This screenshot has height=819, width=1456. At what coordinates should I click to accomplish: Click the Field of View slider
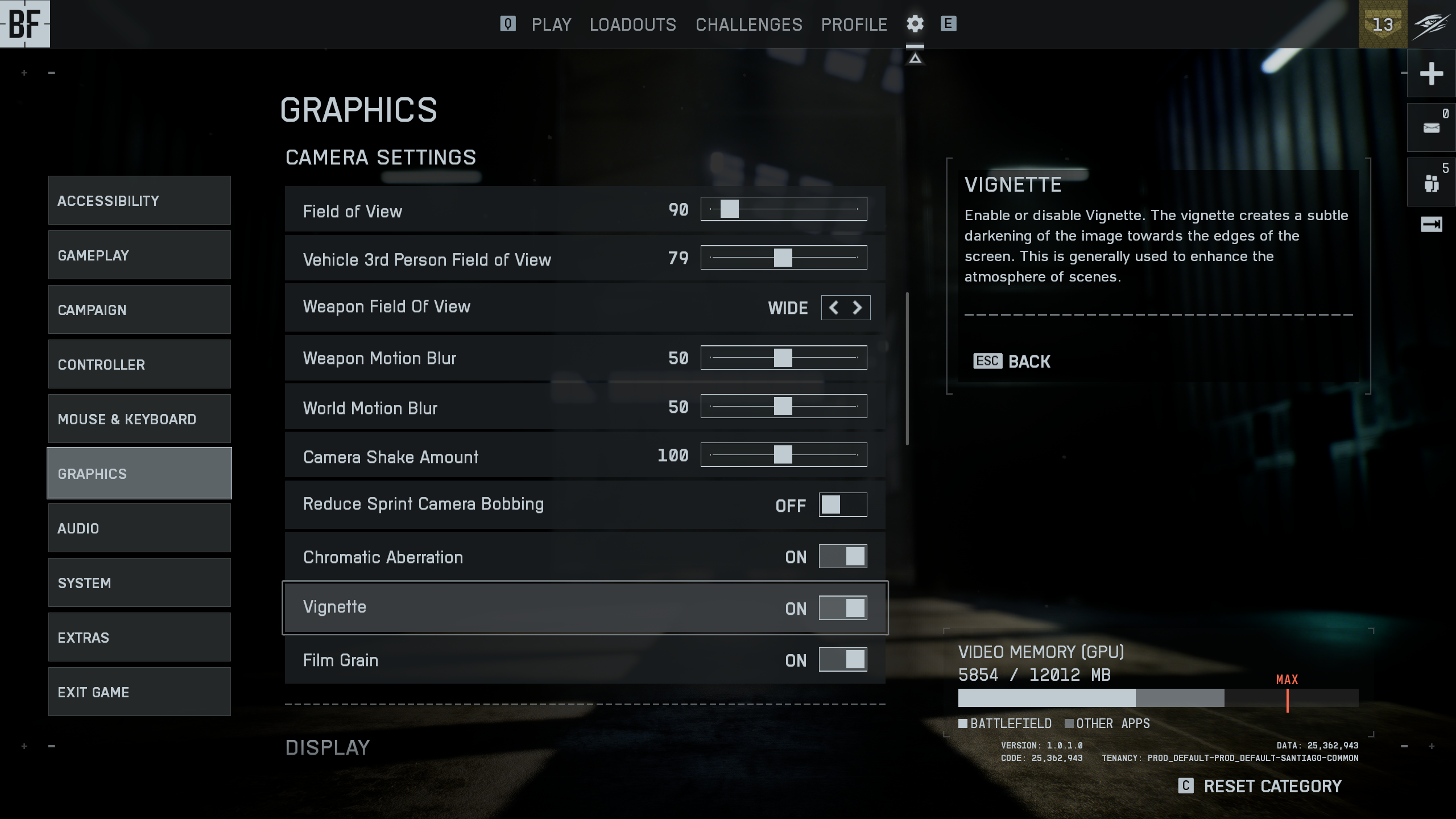click(x=783, y=209)
